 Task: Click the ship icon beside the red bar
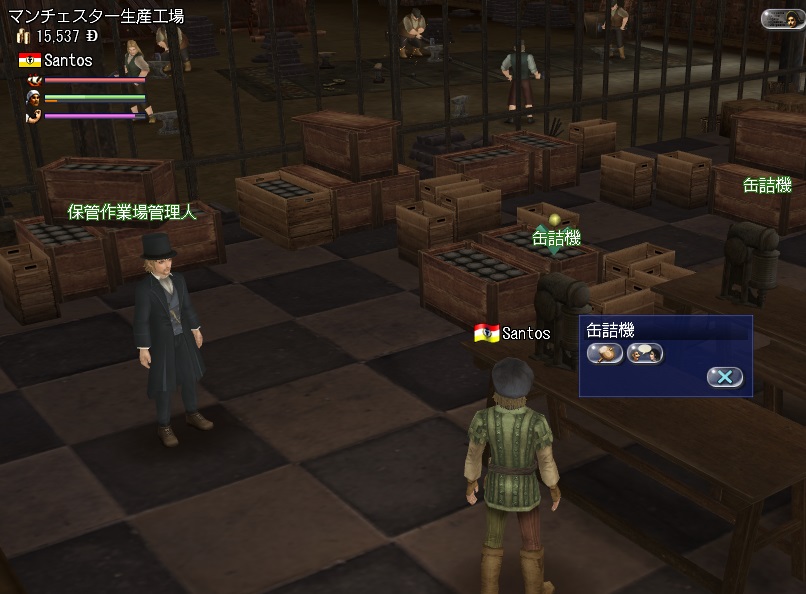pyautogui.click(x=33, y=79)
